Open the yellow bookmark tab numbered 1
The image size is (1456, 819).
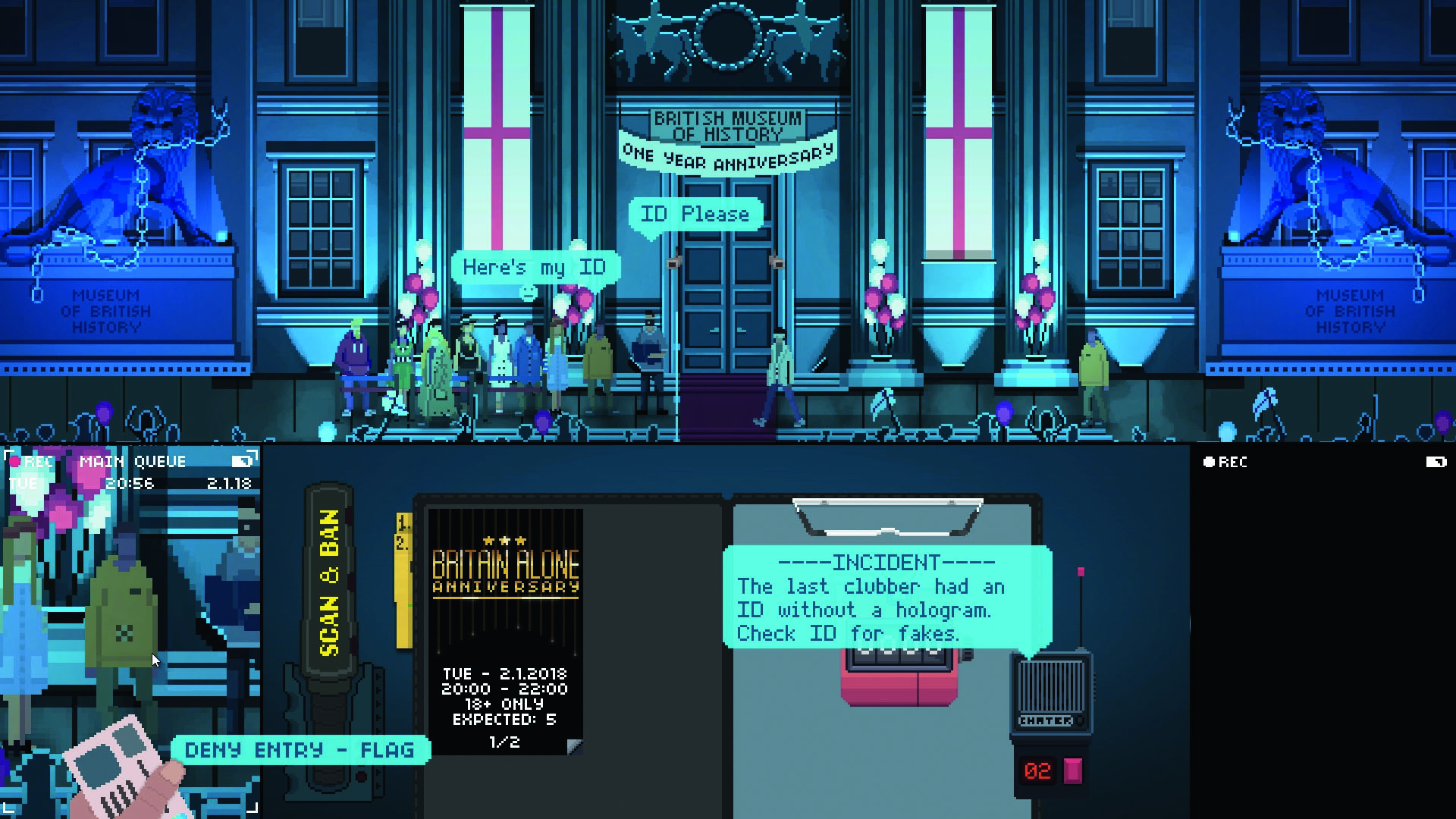coord(404,522)
